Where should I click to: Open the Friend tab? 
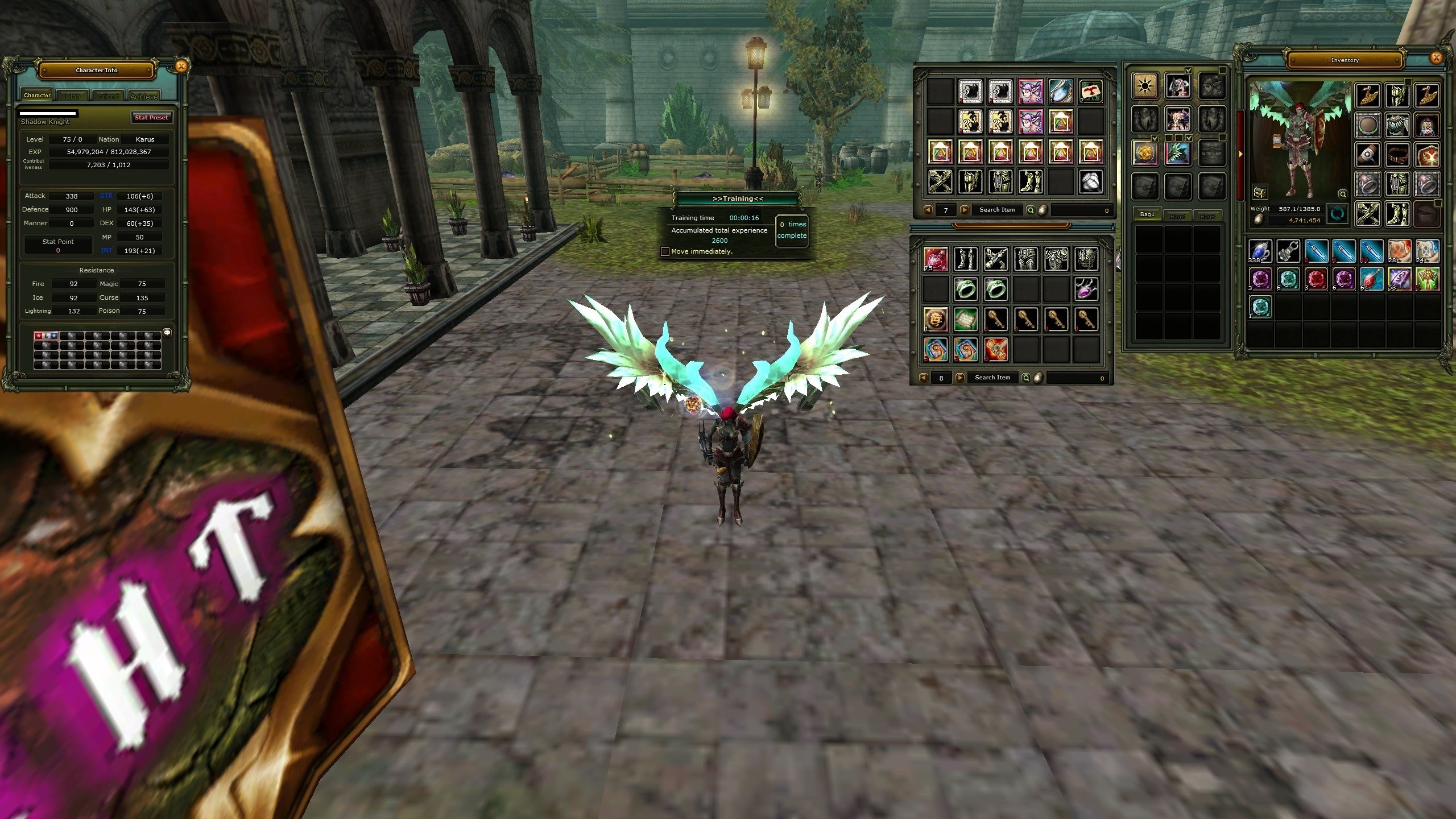tap(109, 96)
